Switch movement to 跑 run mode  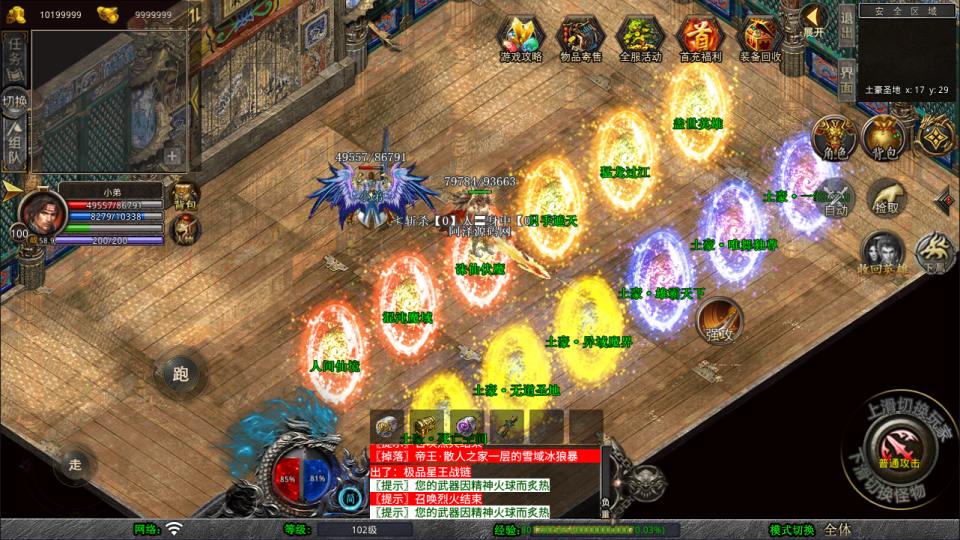(180, 375)
